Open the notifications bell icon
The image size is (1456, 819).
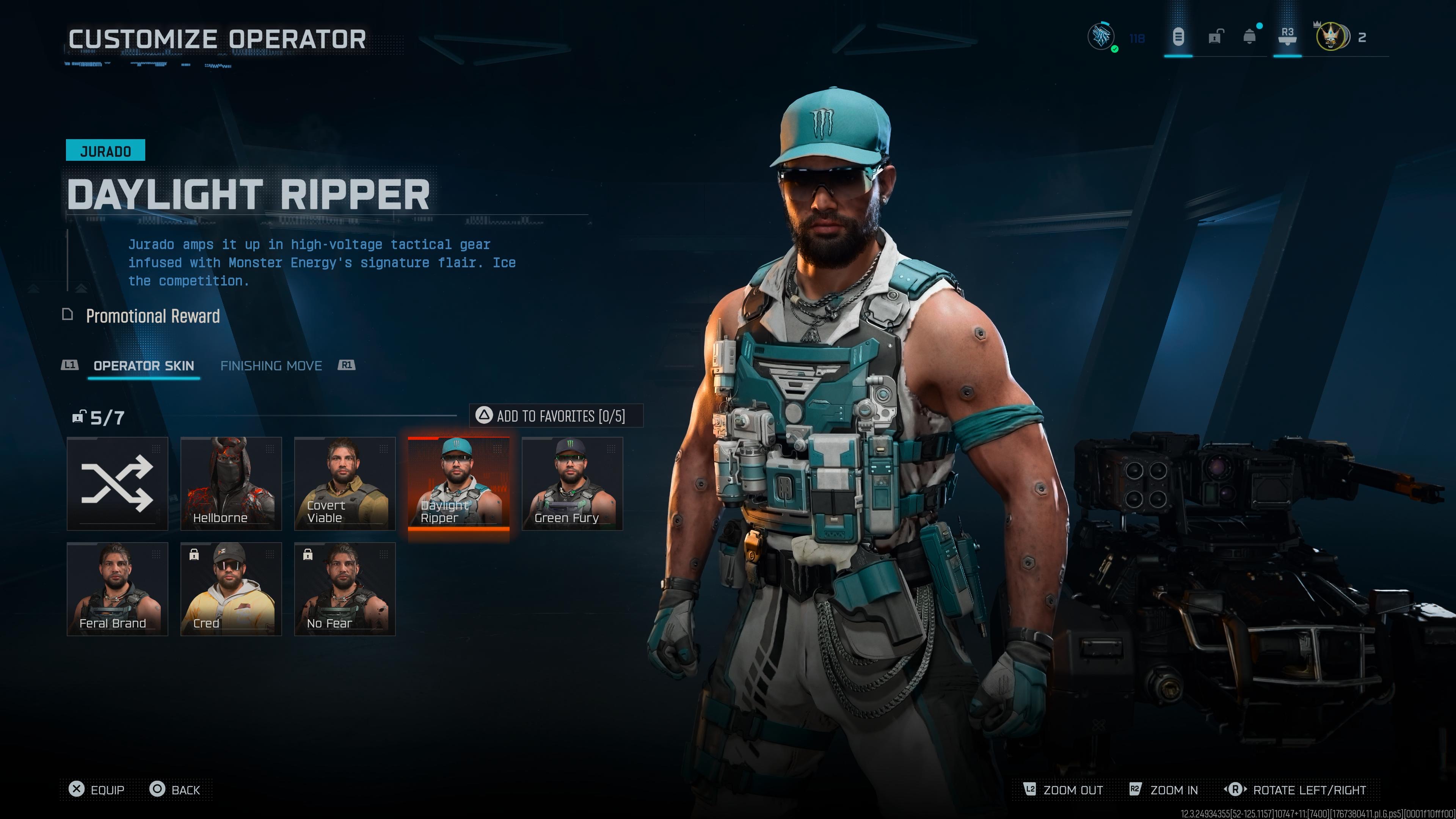pyautogui.click(x=1250, y=37)
